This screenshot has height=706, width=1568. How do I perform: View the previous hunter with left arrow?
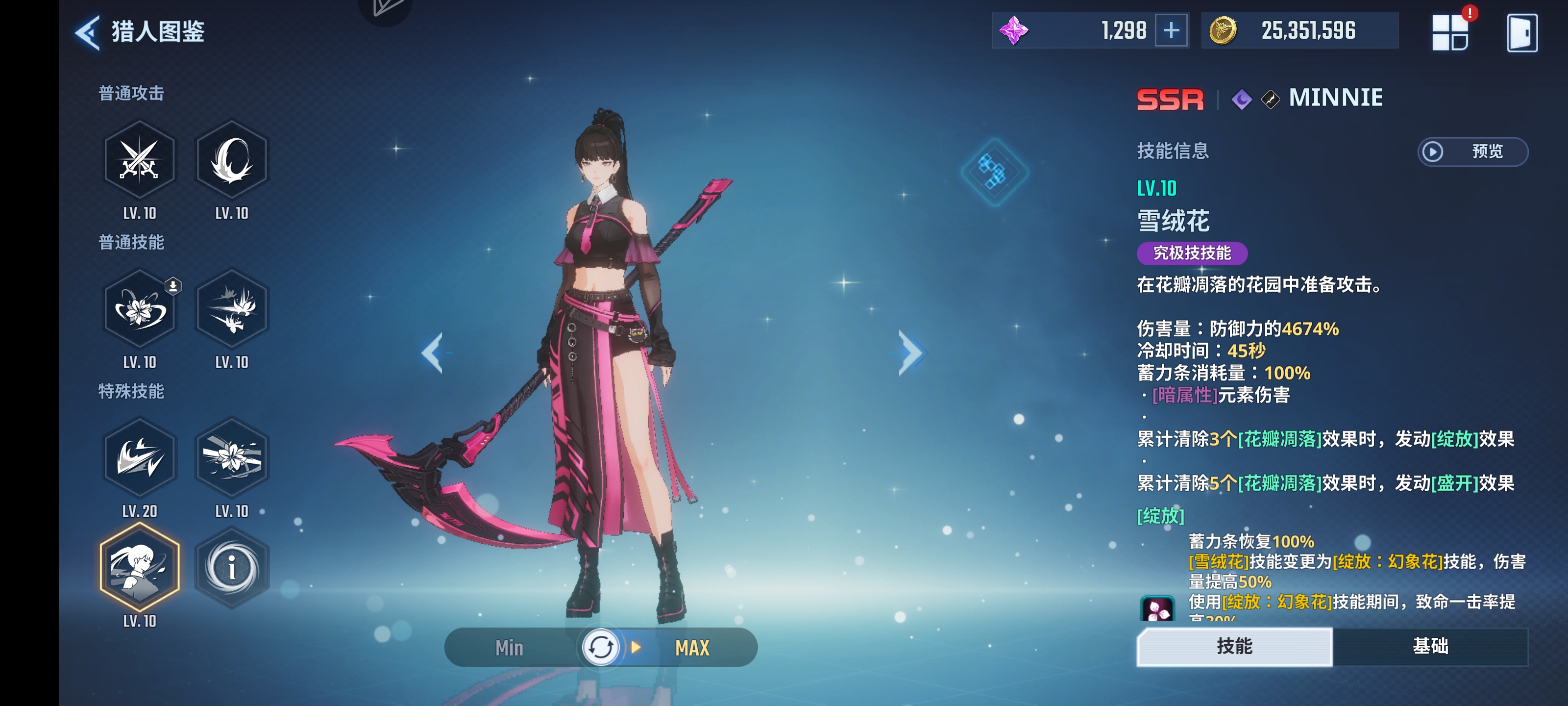pyautogui.click(x=433, y=353)
